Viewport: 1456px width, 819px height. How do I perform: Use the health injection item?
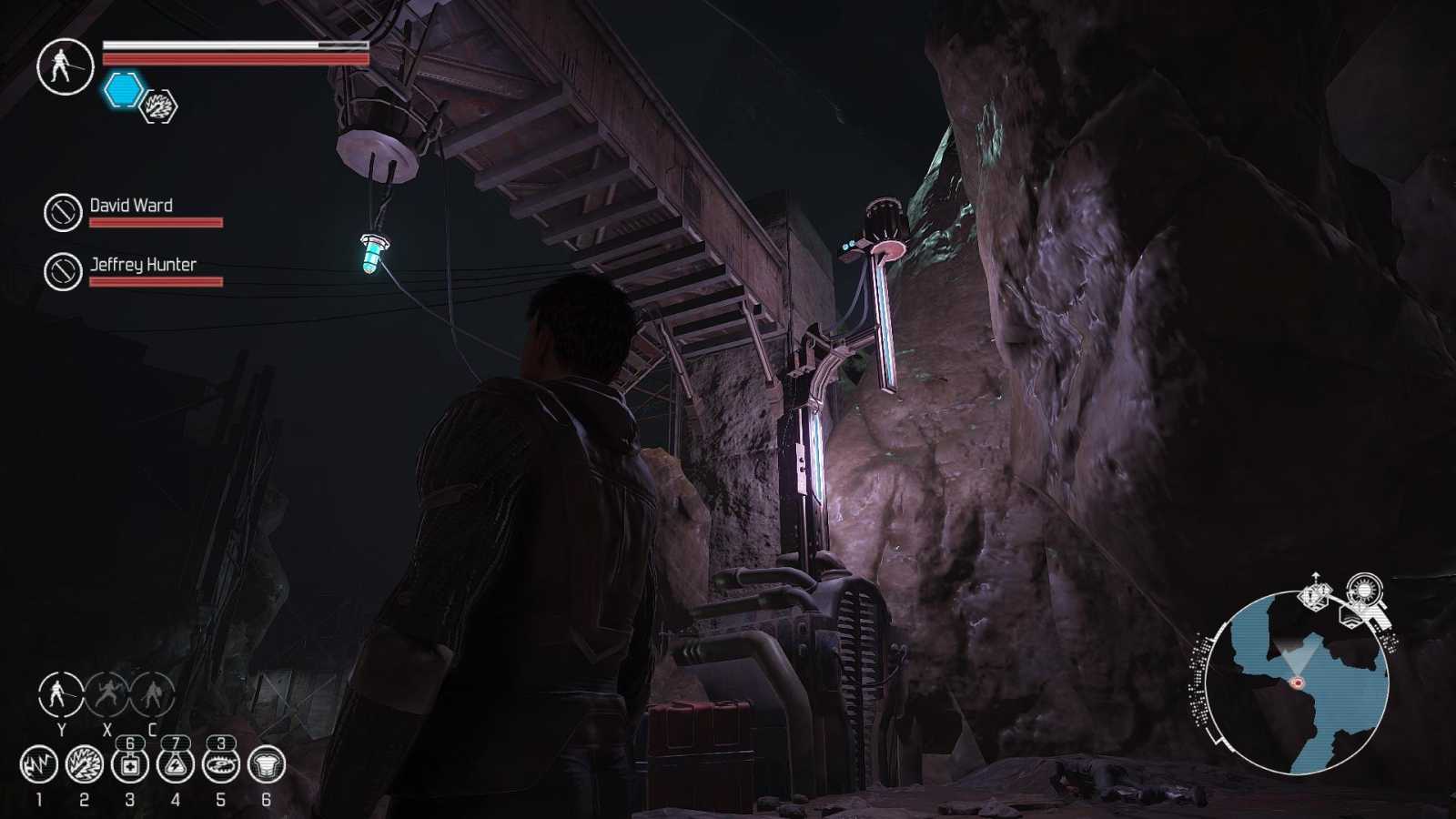click(x=130, y=765)
